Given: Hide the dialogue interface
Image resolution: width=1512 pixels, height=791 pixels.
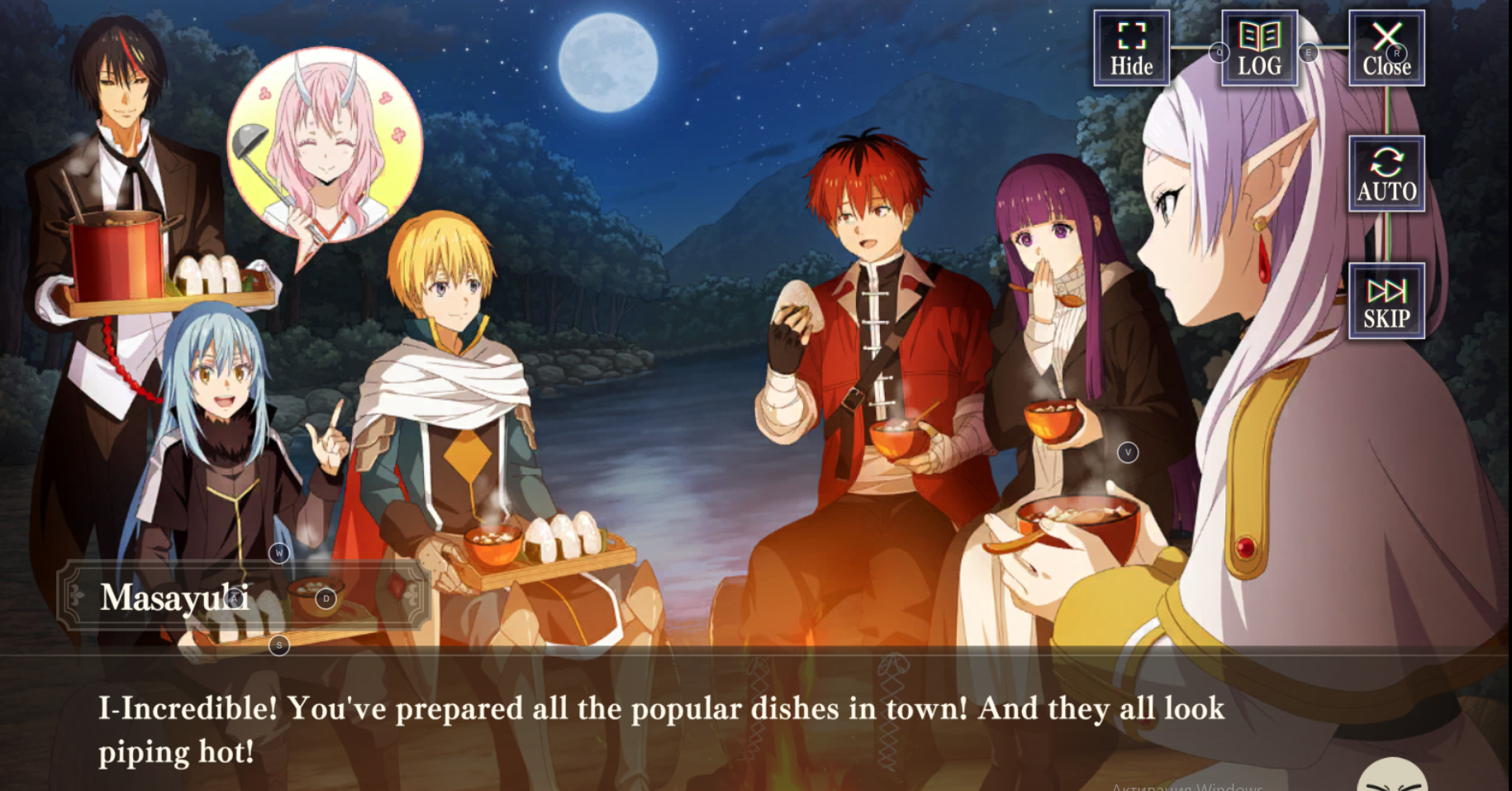Looking at the screenshot, I should click(1131, 49).
